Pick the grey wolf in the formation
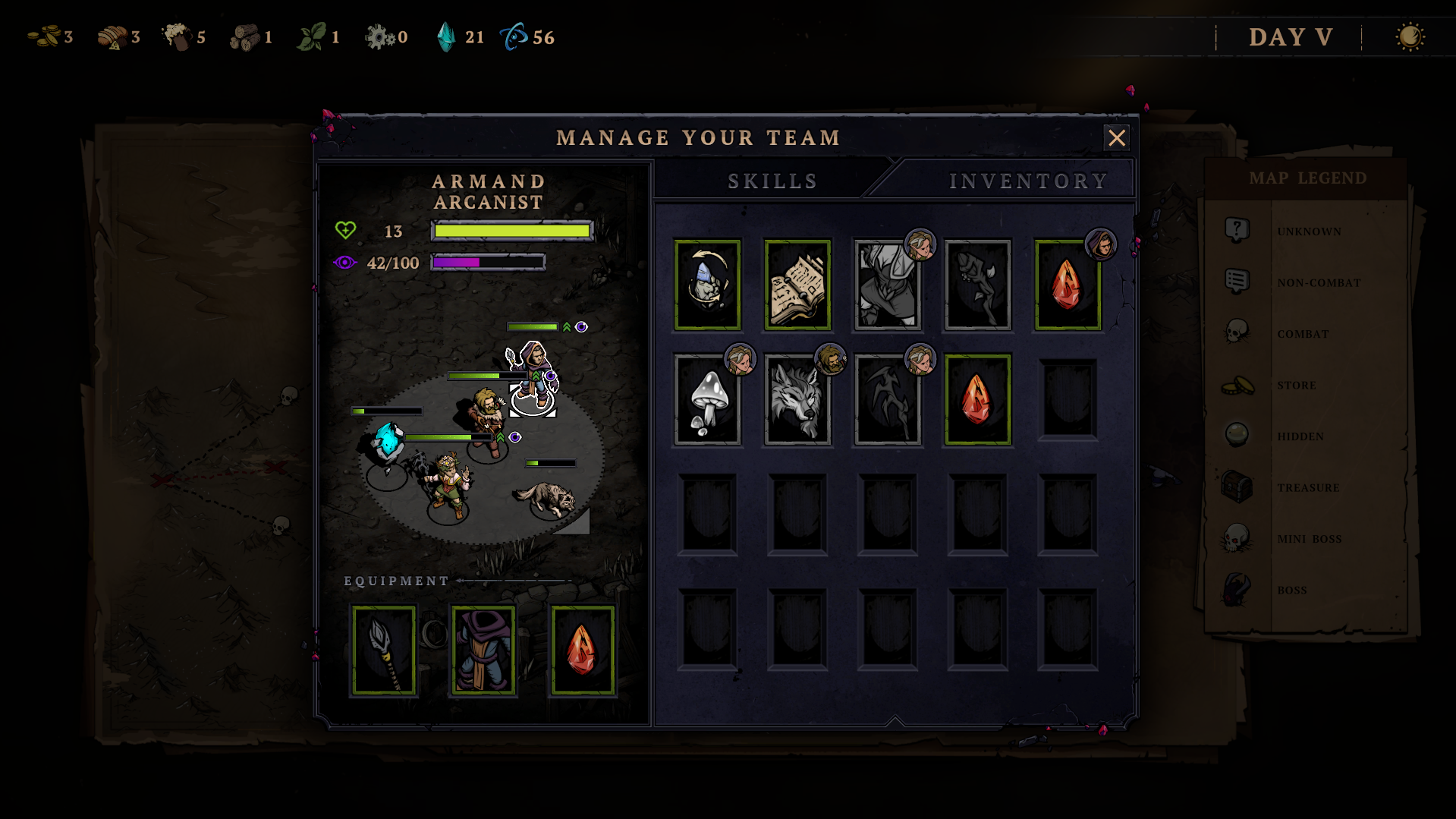Image resolution: width=1456 pixels, height=819 pixels. (x=547, y=498)
